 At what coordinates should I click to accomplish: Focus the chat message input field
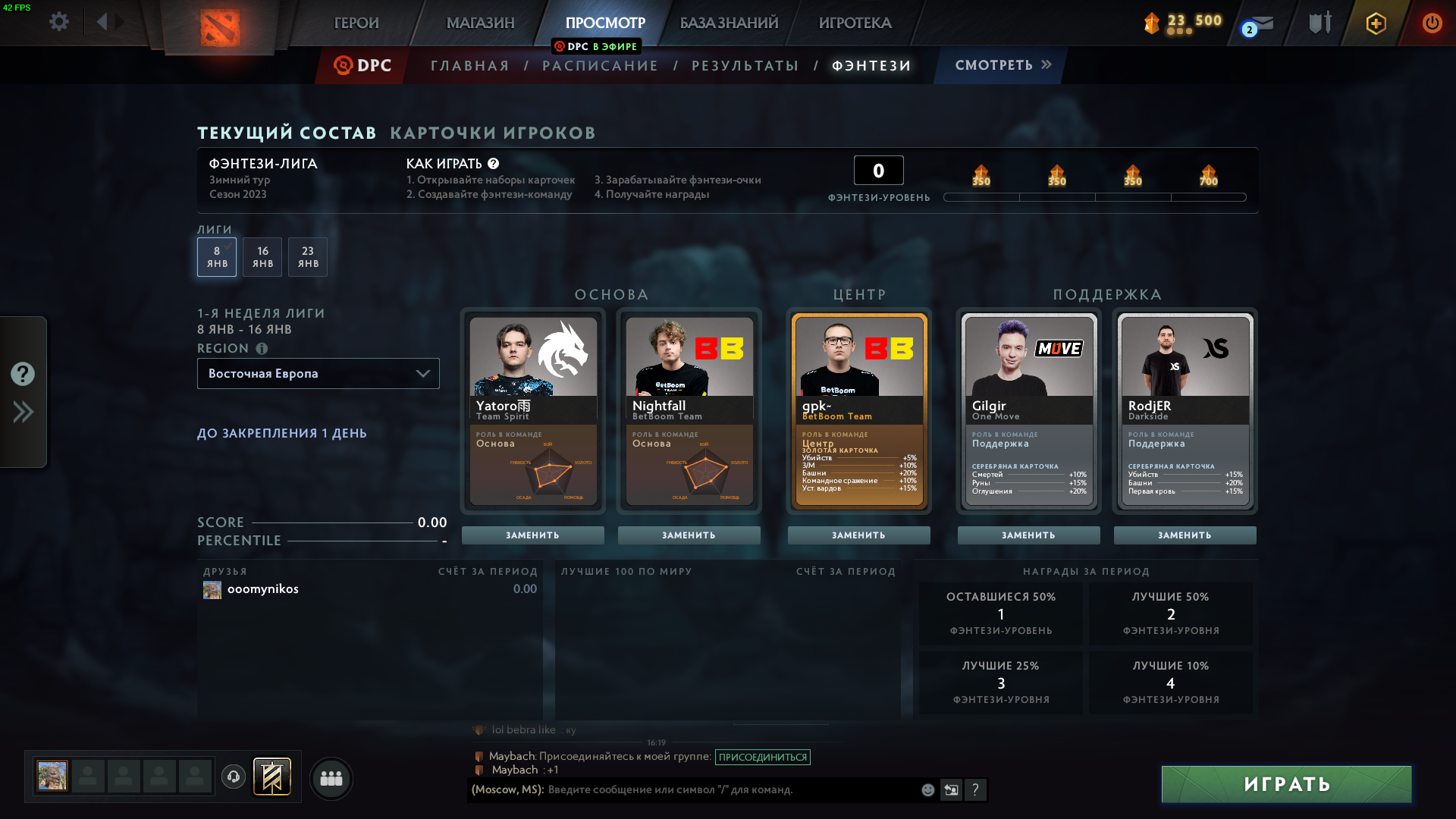(x=728, y=790)
